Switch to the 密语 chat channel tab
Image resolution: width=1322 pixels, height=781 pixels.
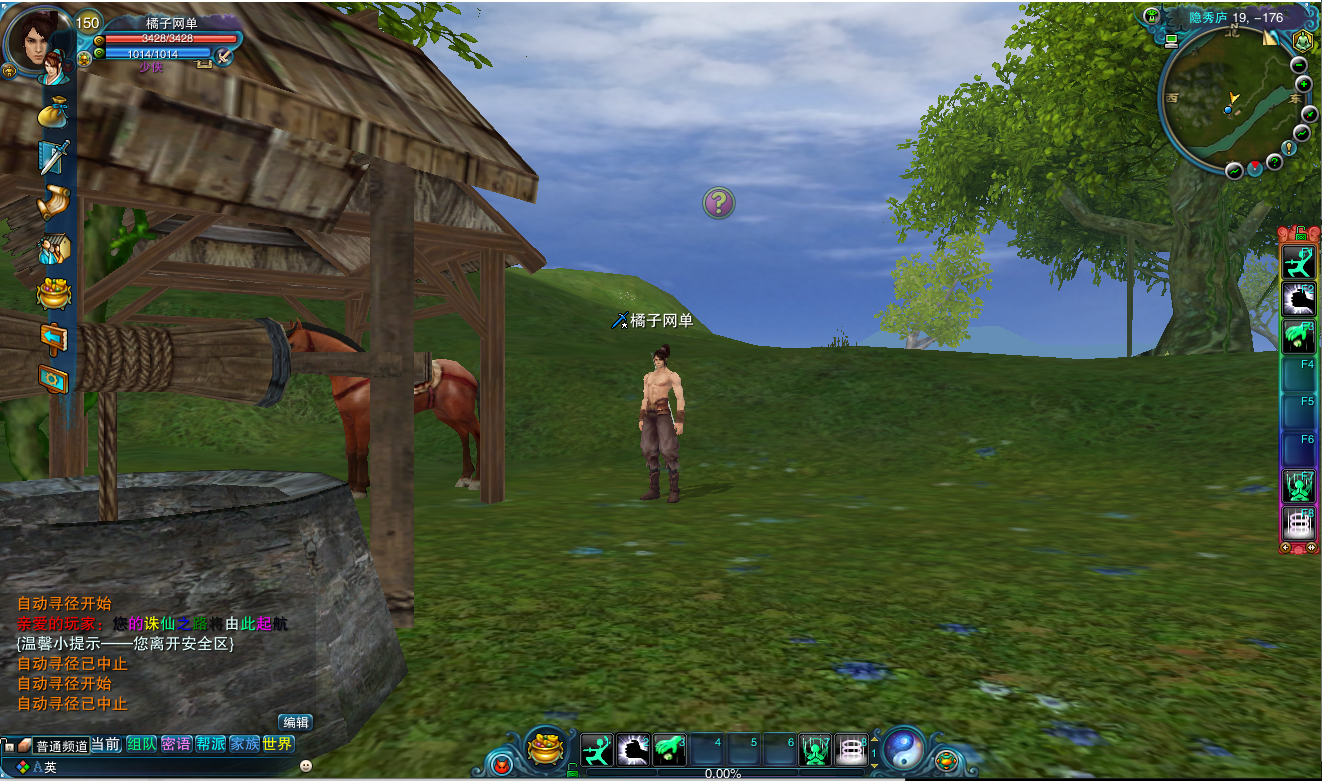[176, 744]
